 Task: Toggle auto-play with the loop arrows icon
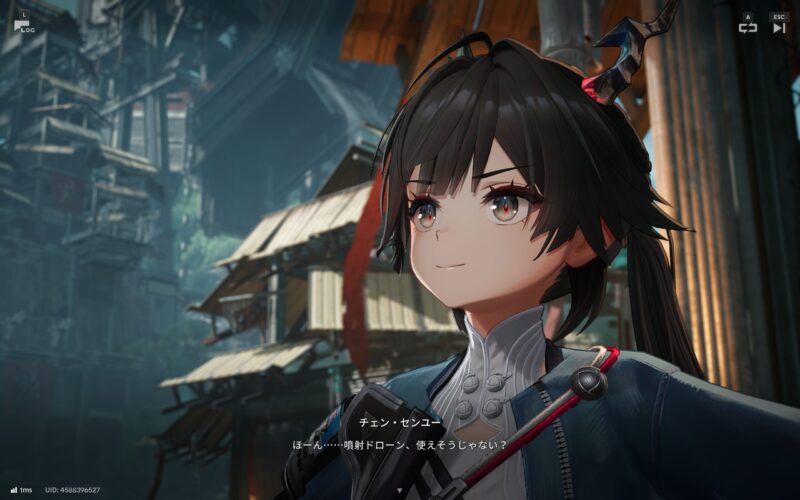pyautogui.click(x=747, y=27)
